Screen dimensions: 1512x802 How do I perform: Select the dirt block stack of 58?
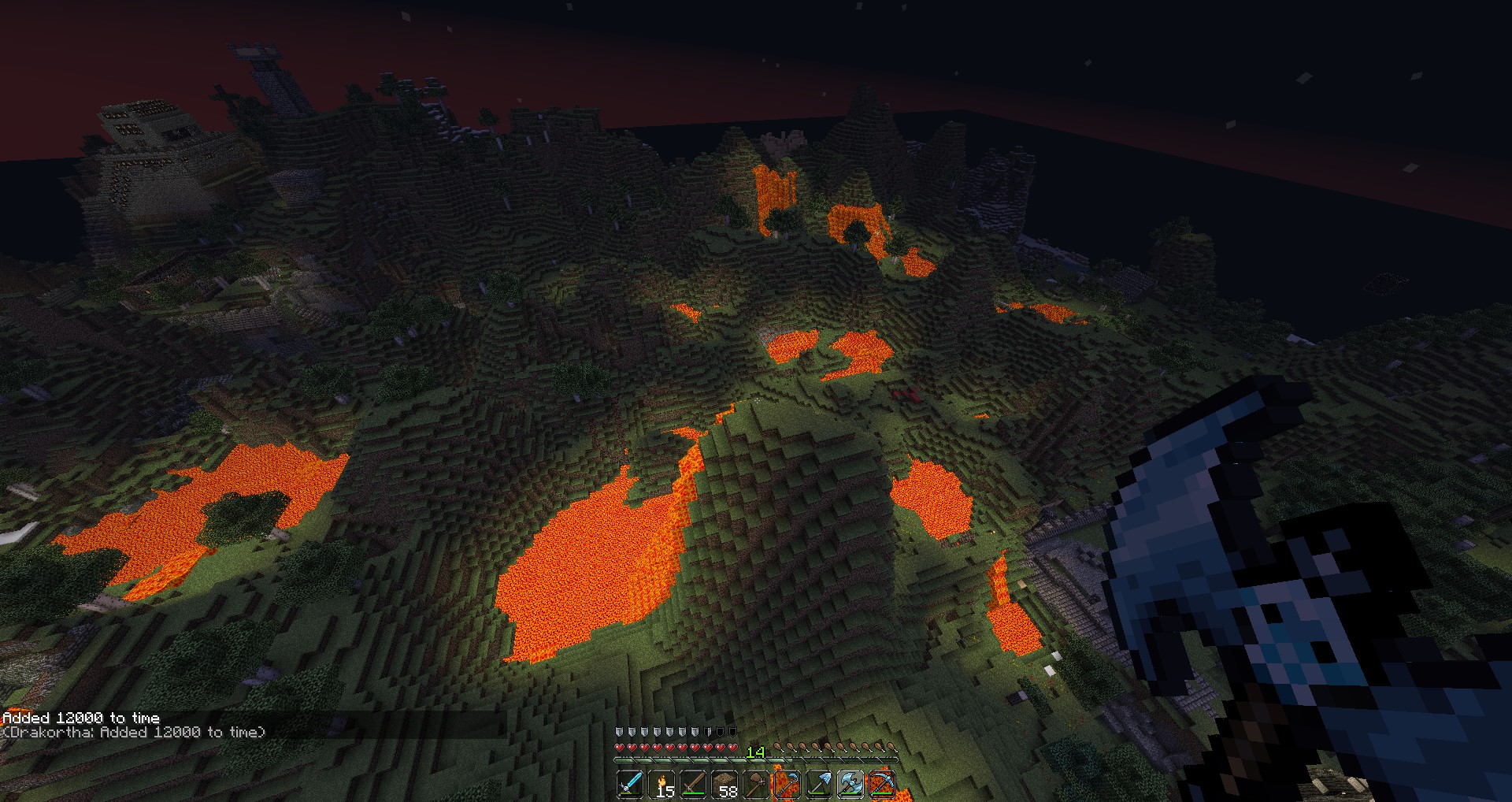[724, 785]
